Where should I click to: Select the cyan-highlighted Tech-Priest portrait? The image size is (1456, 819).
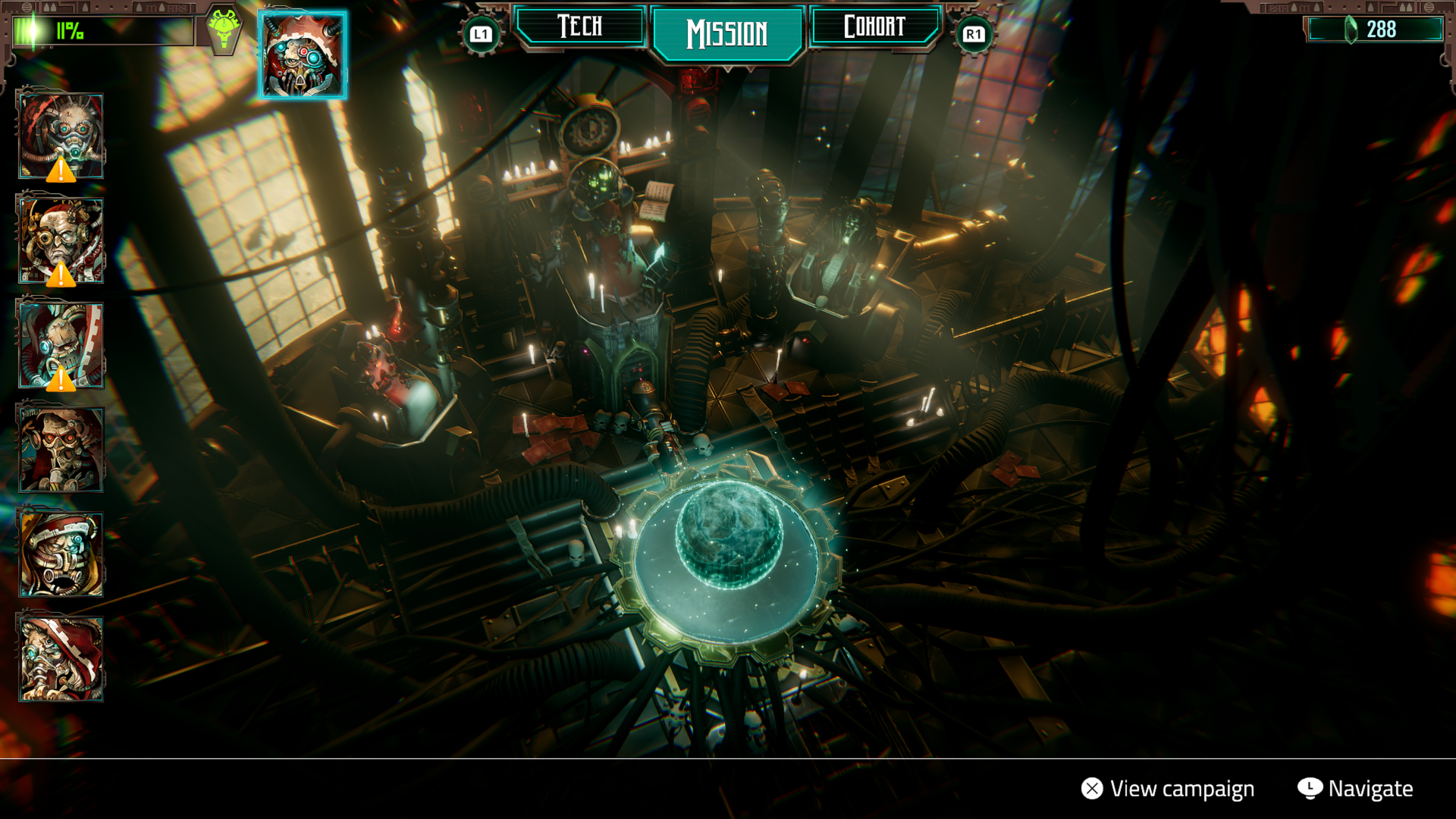point(303,55)
